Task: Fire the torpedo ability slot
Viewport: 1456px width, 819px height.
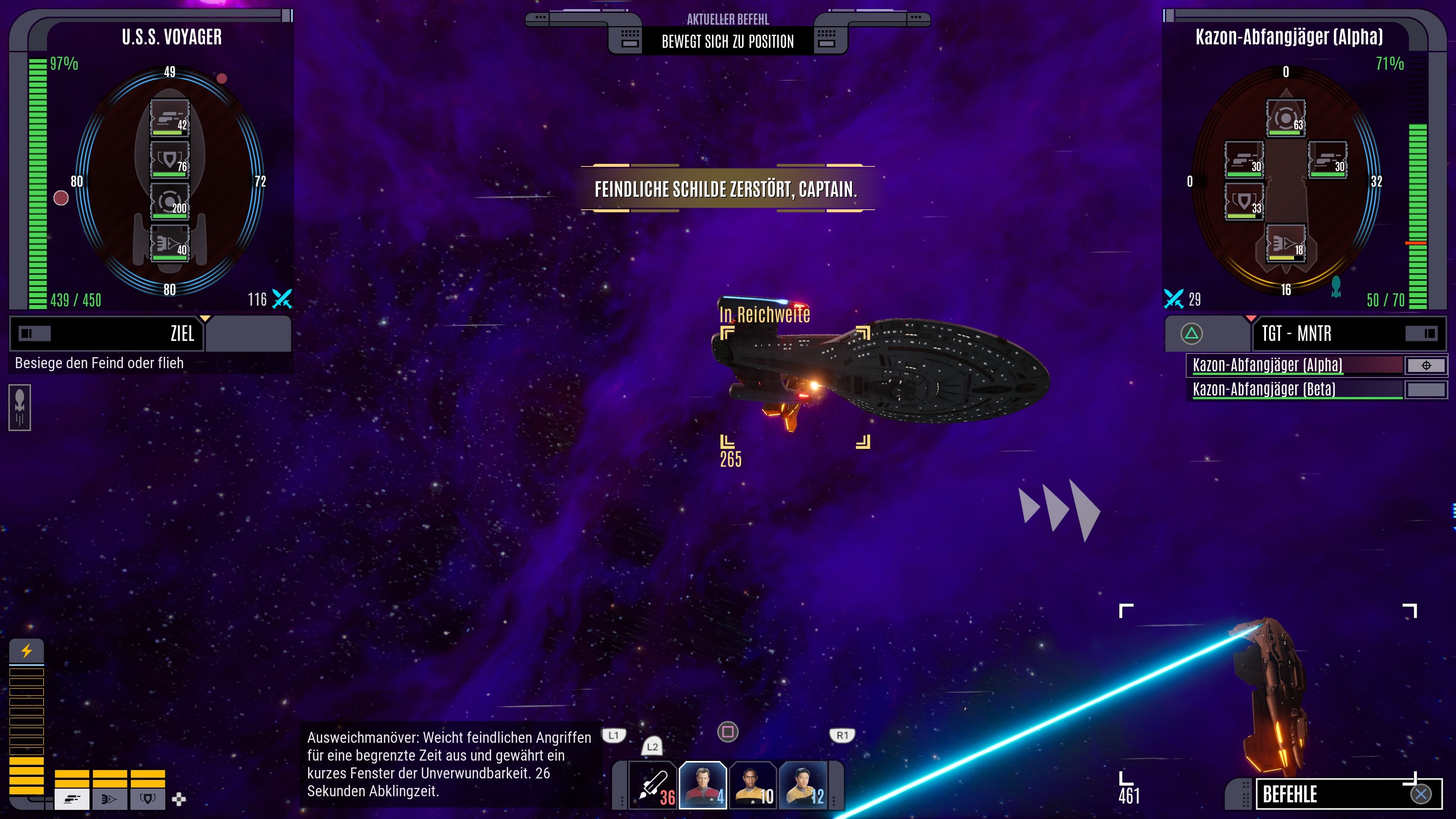Action: click(x=653, y=784)
